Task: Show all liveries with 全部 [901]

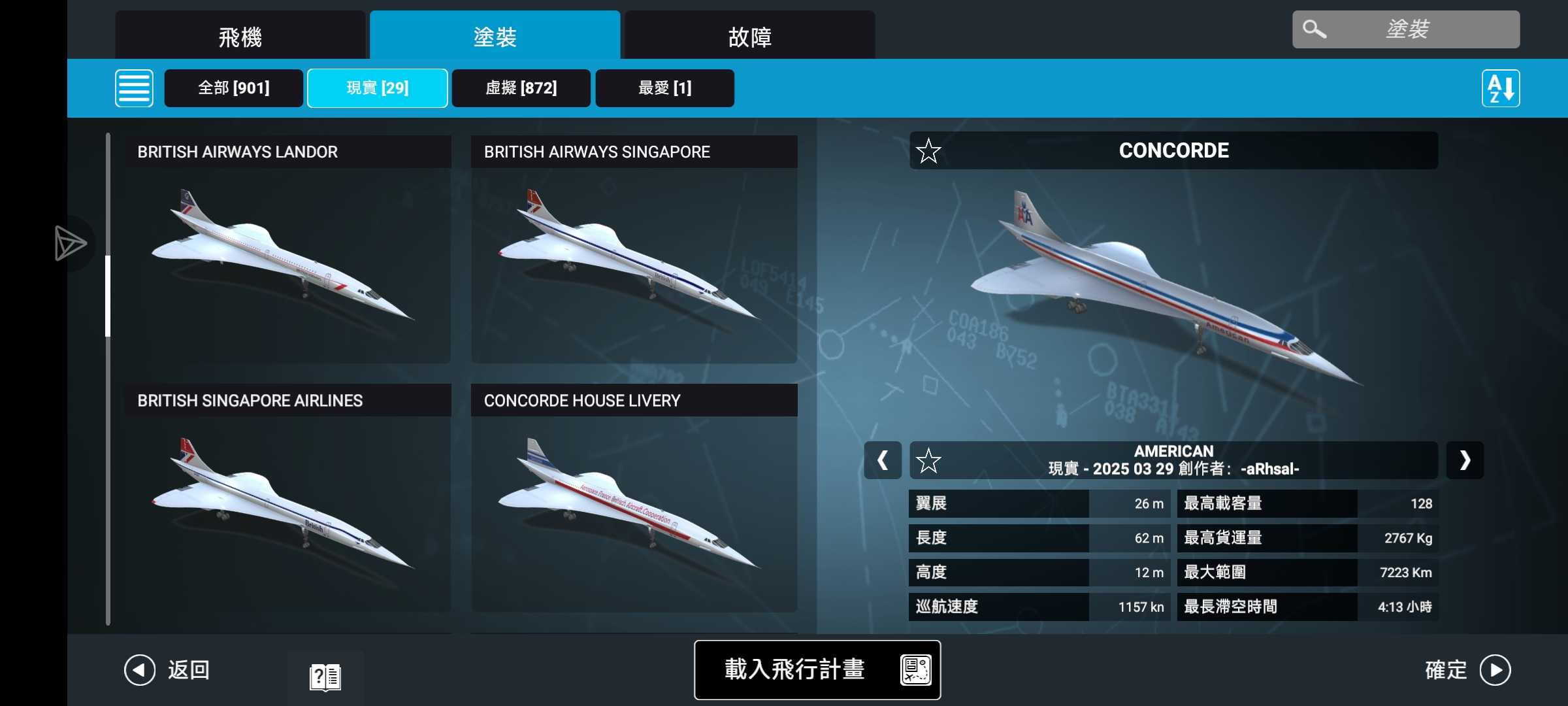Action: [x=233, y=88]
